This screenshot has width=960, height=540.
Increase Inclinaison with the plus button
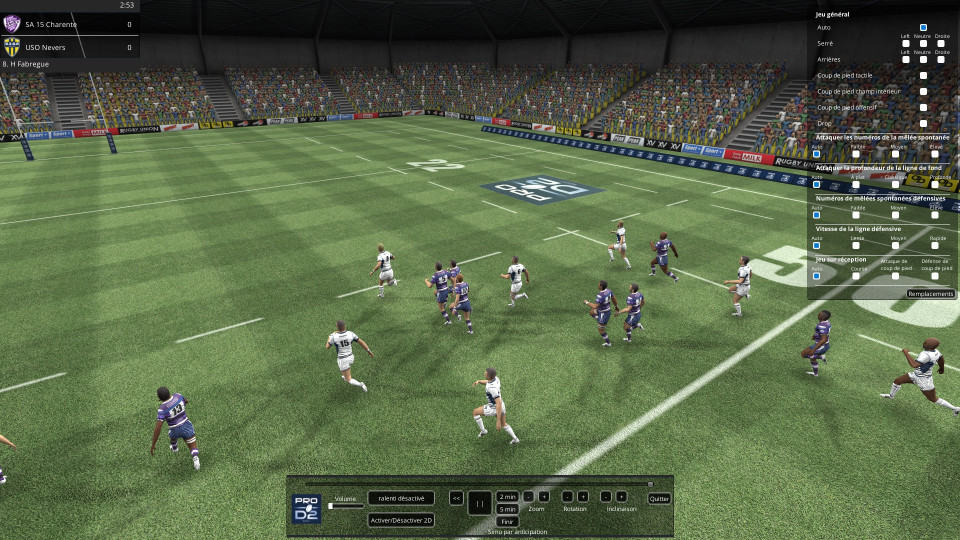[x=621, y=496]
